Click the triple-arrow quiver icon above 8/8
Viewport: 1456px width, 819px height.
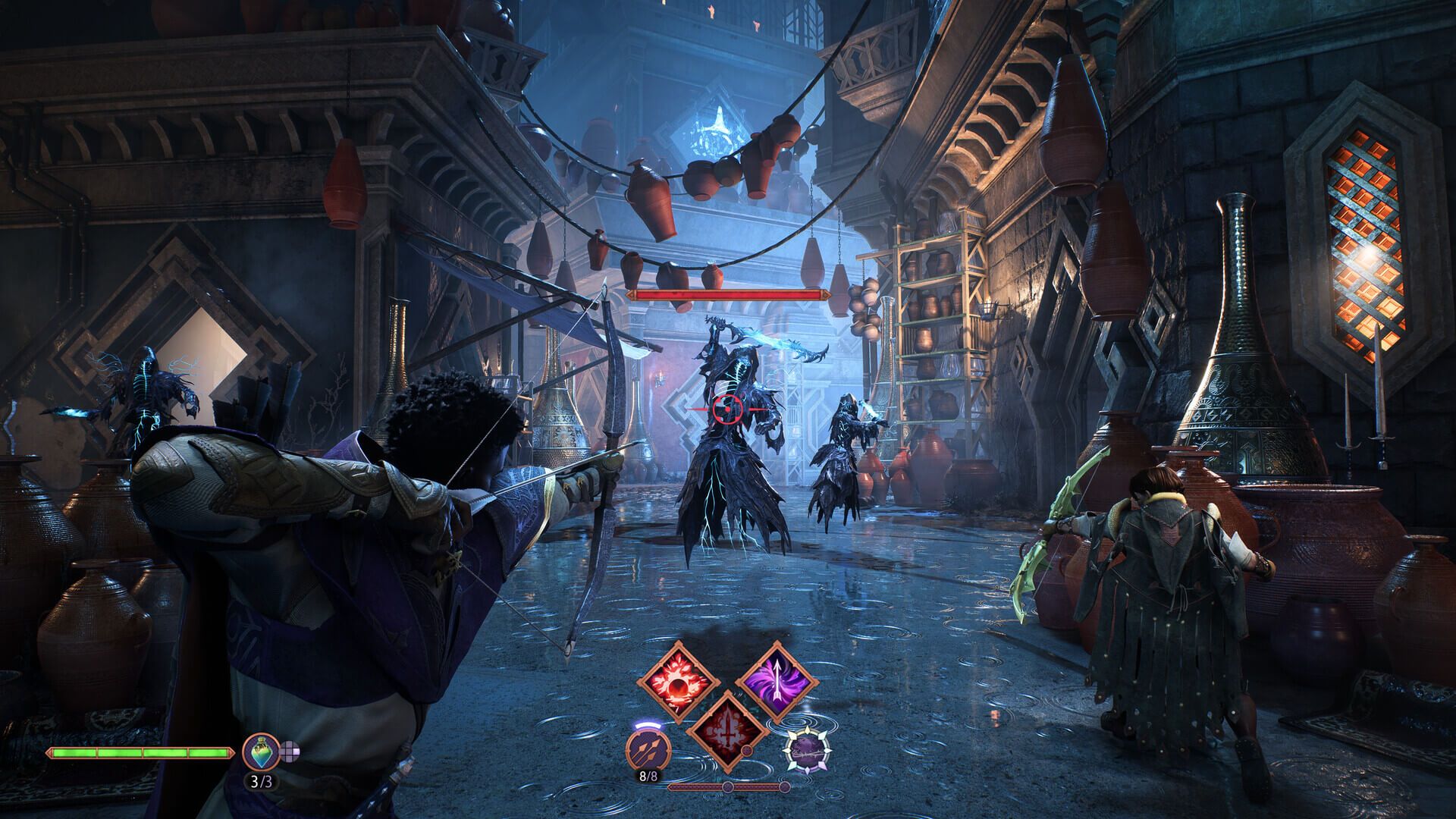648,750
